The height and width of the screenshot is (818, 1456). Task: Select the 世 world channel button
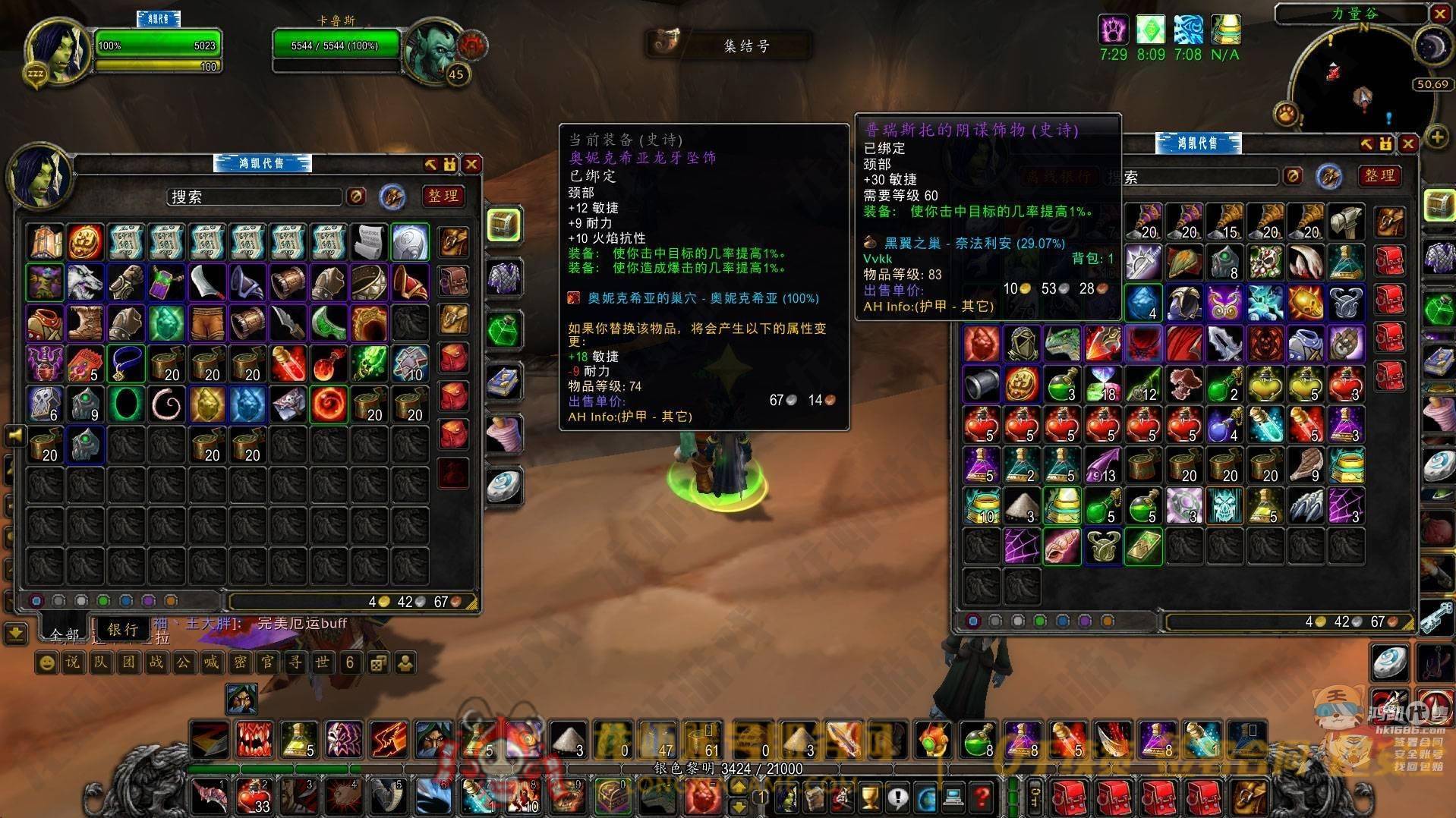(322, 662)
